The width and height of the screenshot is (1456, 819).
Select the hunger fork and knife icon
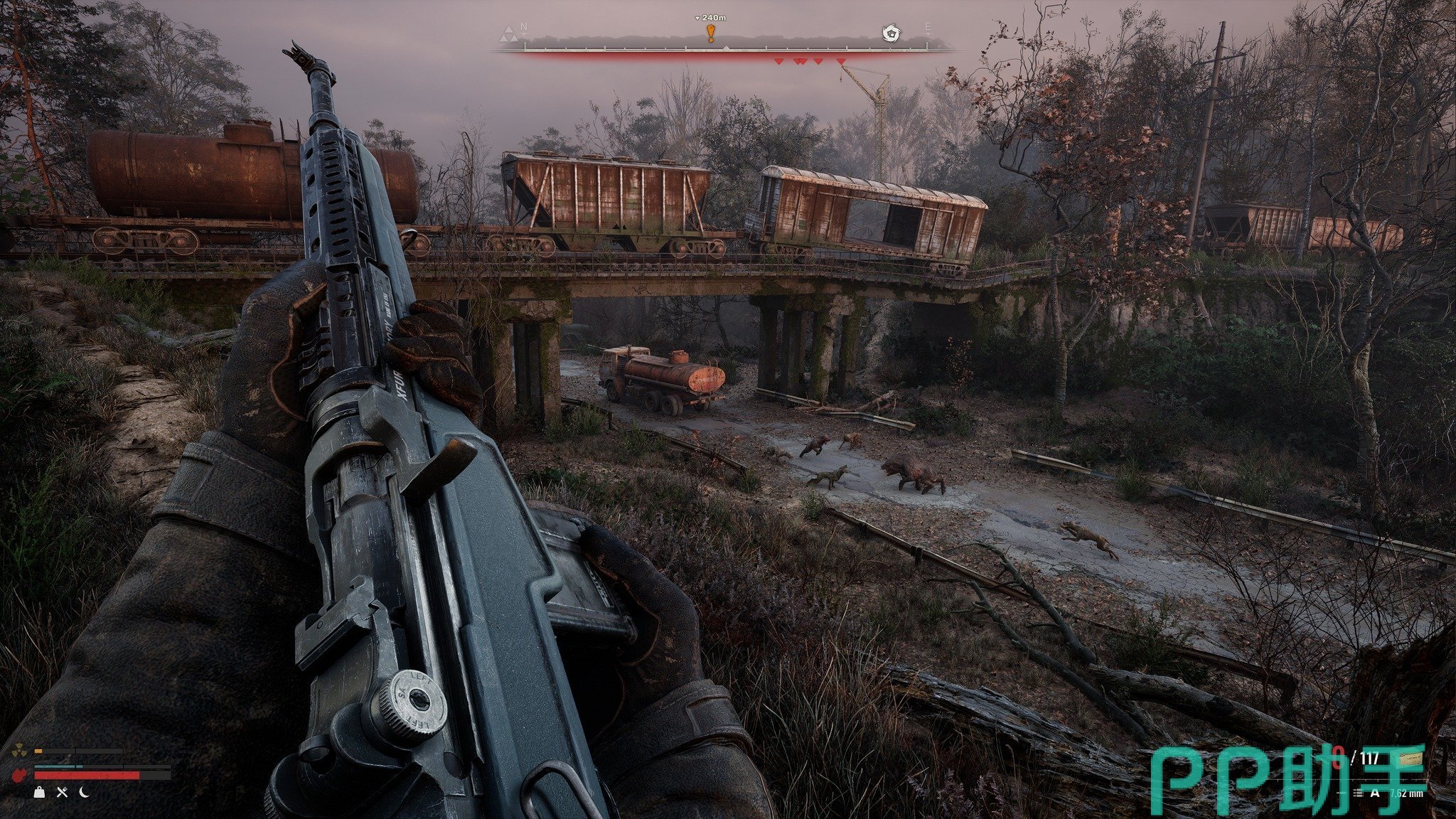click(x=62, y=792)
